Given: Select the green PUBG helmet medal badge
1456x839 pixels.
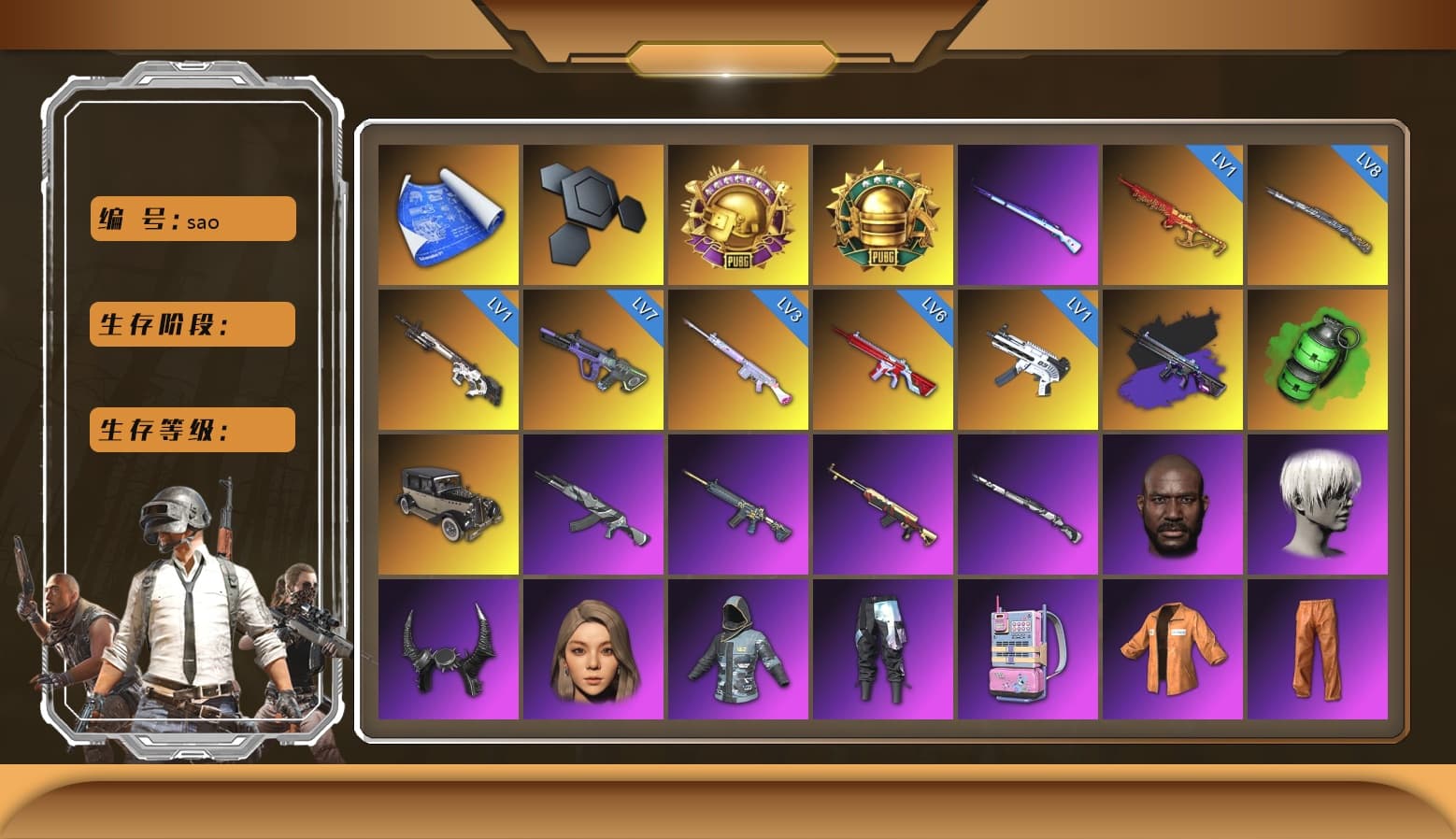Looking at the screenshot, I should [x=883, y=215].
